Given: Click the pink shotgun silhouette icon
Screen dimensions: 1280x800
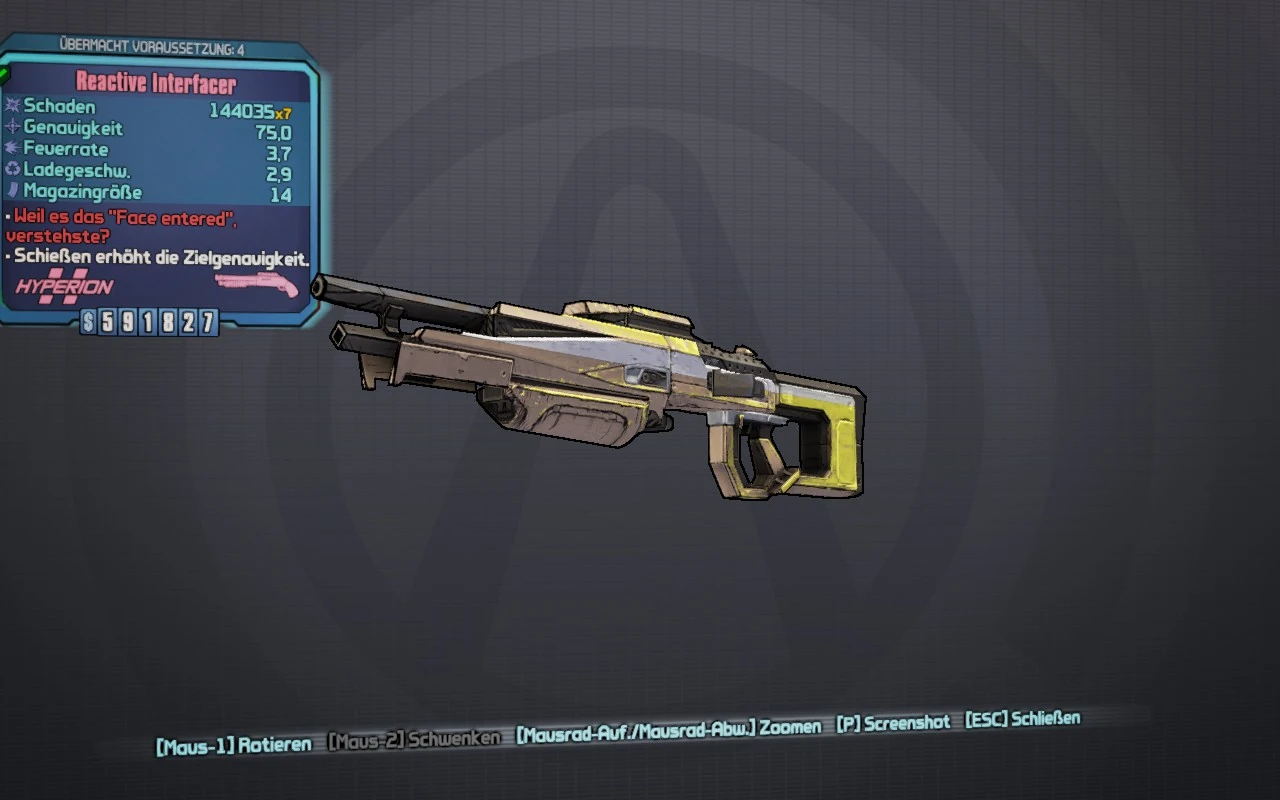Looking at the screenshot, I should tap(256, 284).
